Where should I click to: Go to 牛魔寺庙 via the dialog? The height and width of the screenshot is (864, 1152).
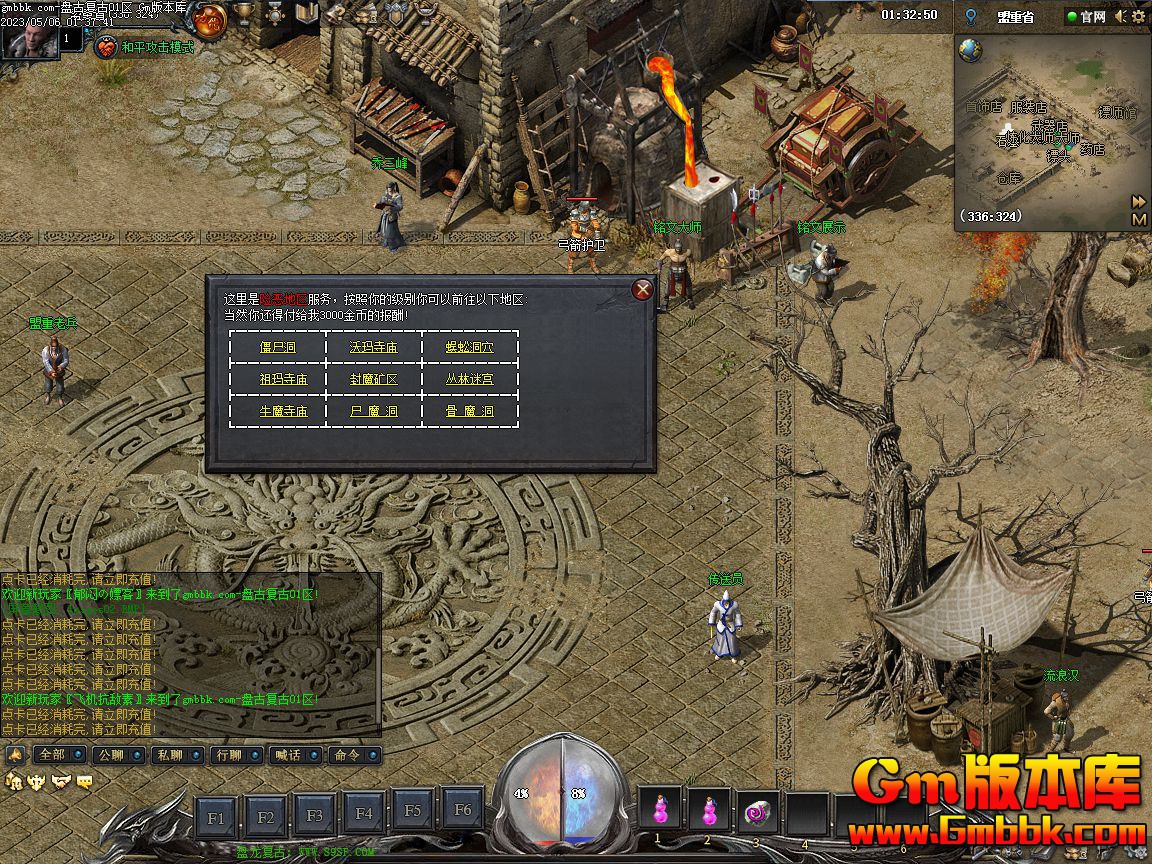pos(283,411)
